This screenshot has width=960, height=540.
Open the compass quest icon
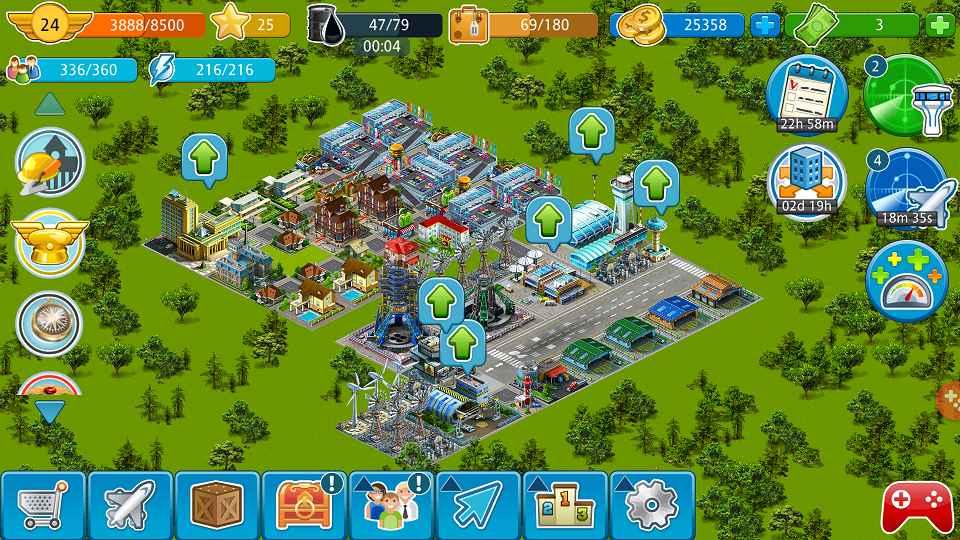[x=49, y=322]
